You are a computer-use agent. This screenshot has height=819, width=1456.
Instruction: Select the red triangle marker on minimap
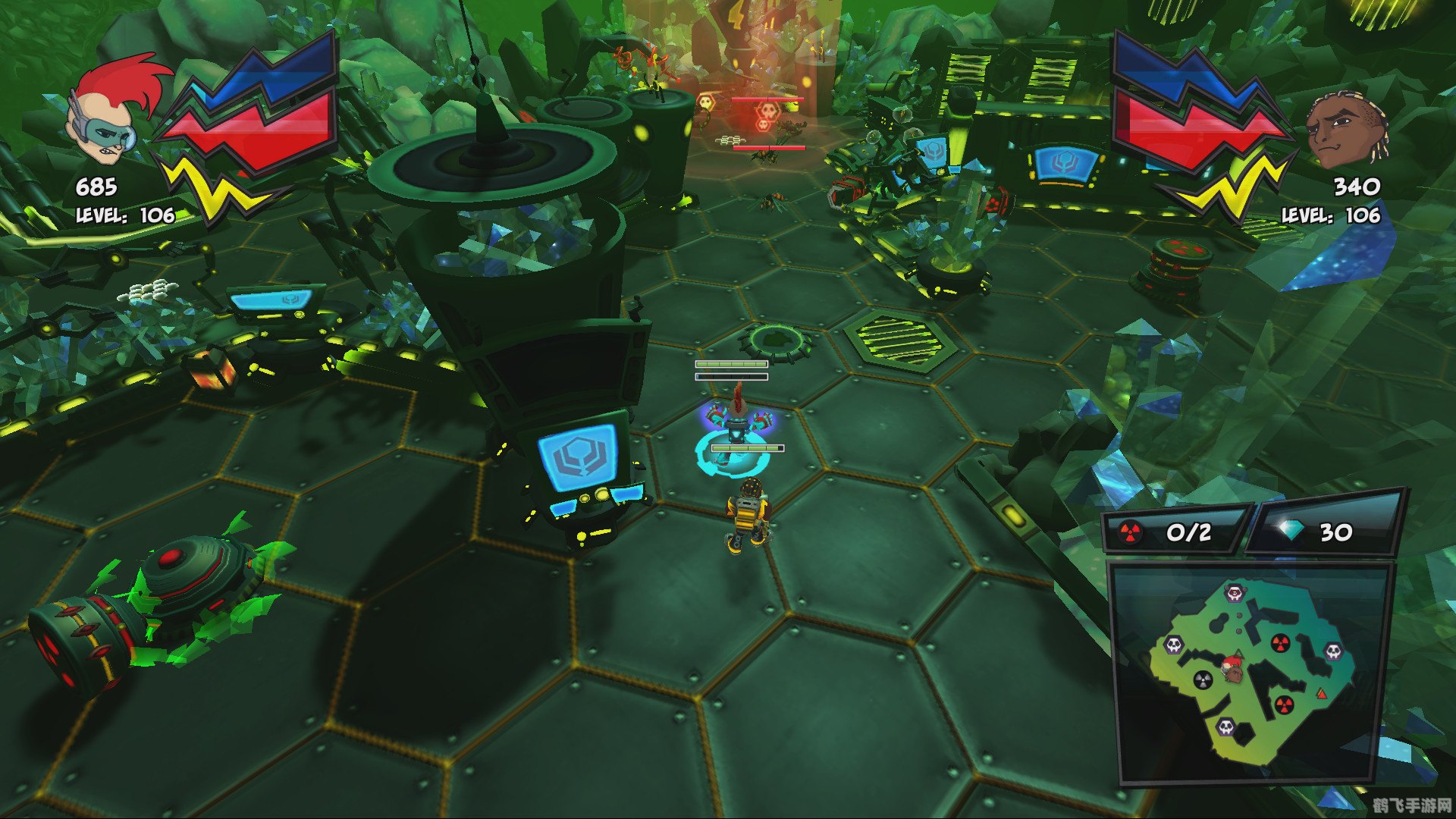(1322, 693)
